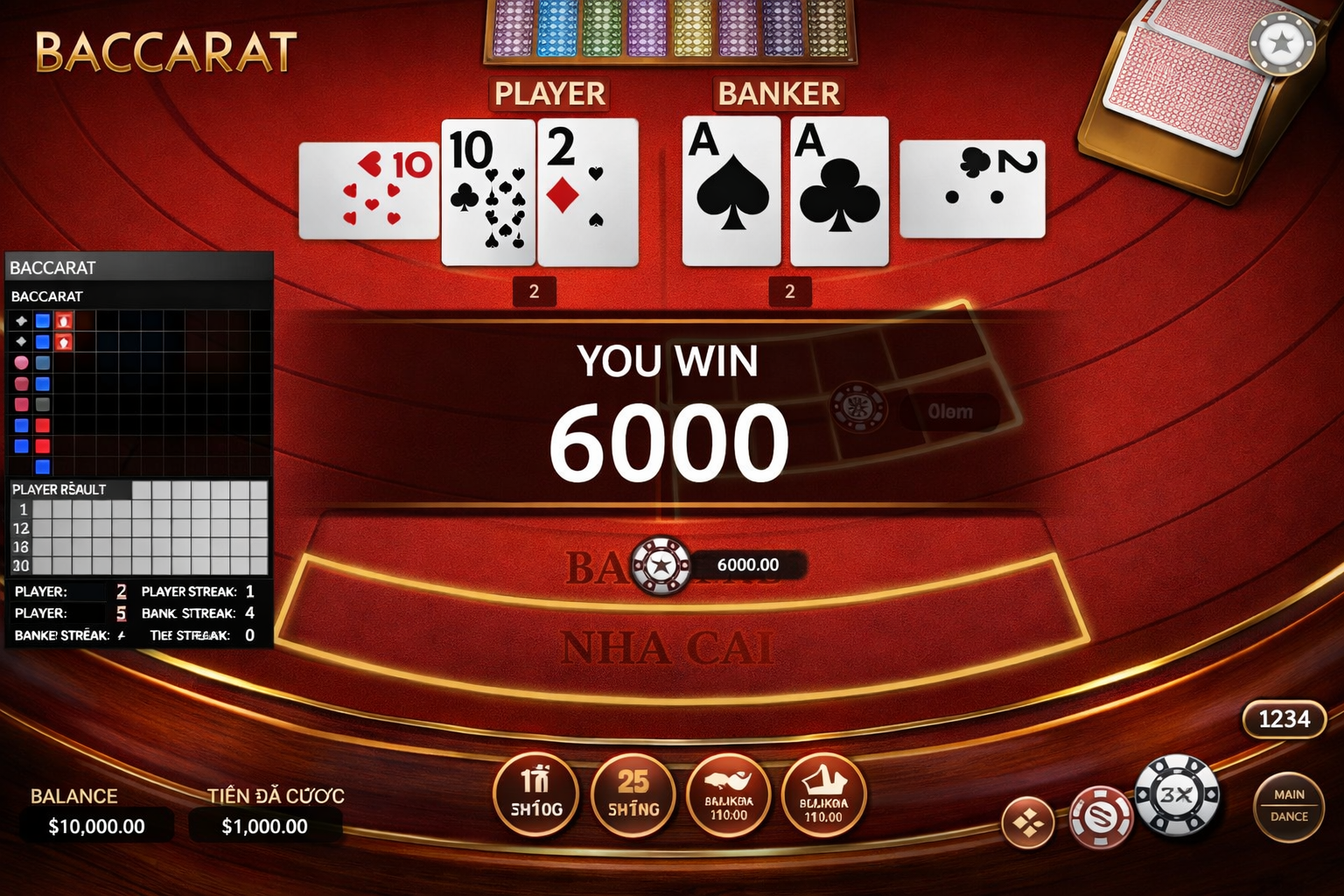Click the 6000.00 winning chip on the table

(x=662, y=564)
